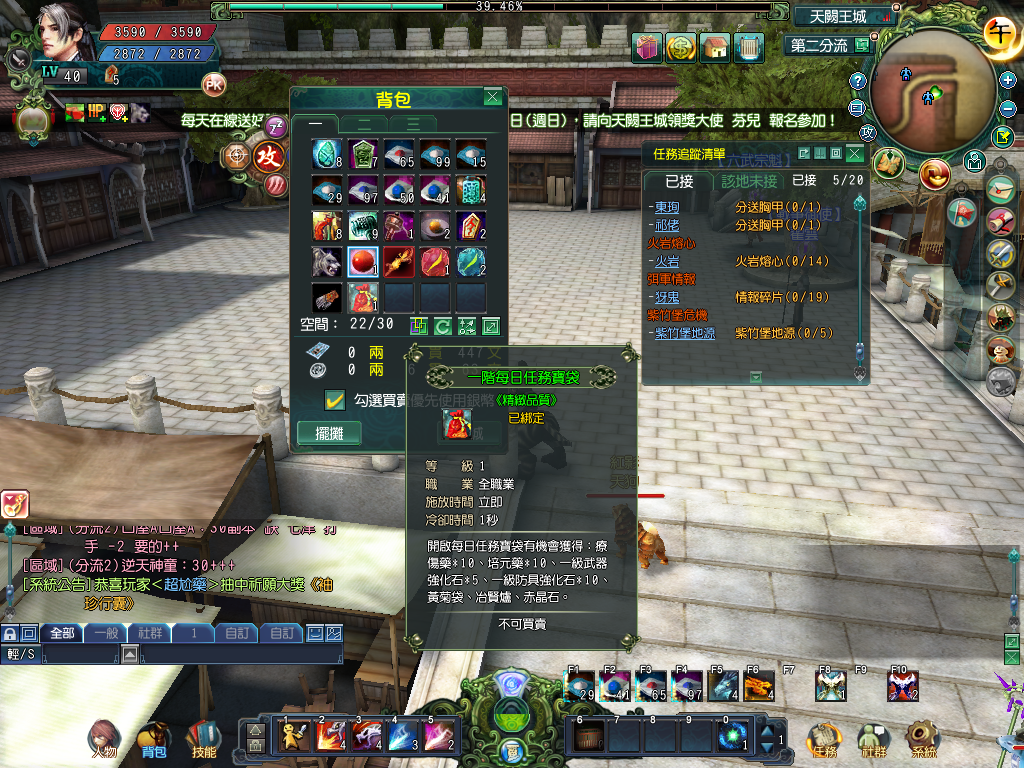Switch to the 該地未接 quest tab
The width and height of the screenshot is (1024, 768).
749,181
